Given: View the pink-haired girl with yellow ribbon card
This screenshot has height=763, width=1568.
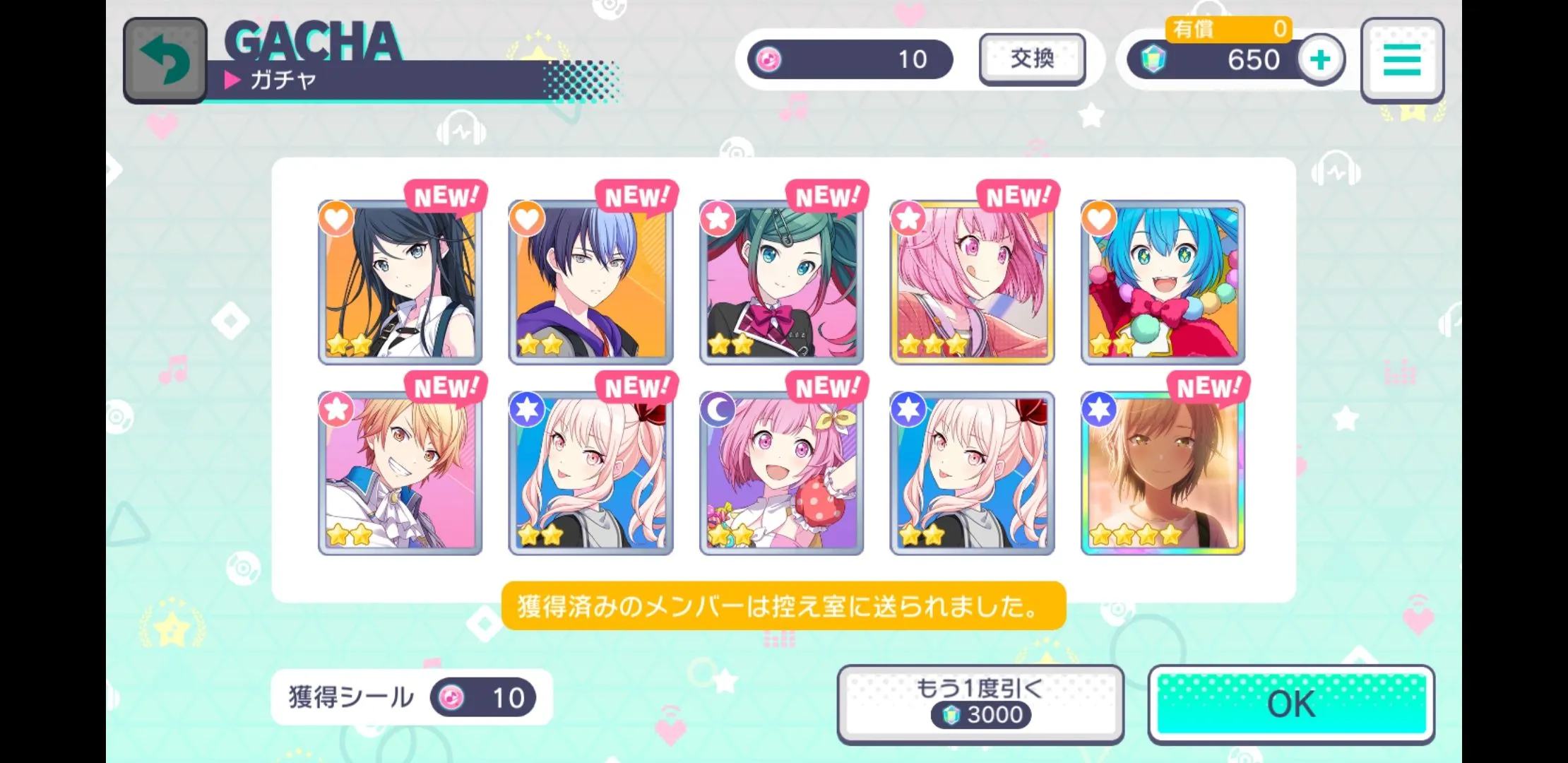Looking at the screenshot, I should (x=781, y=473).
